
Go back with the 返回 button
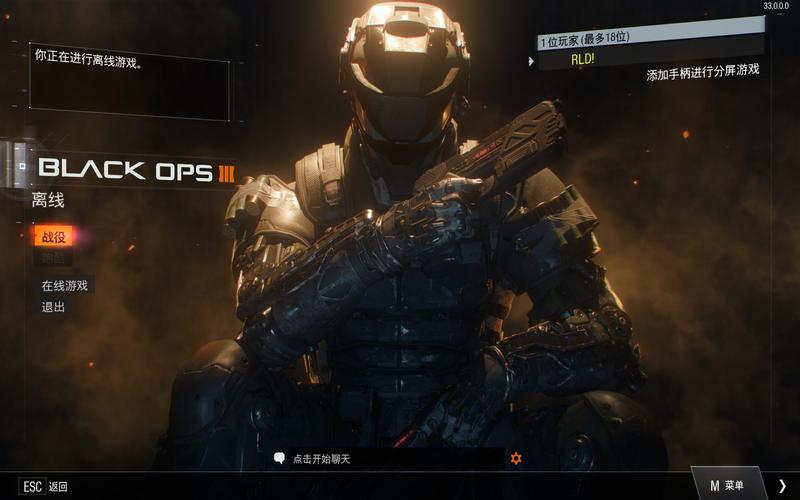44,486
